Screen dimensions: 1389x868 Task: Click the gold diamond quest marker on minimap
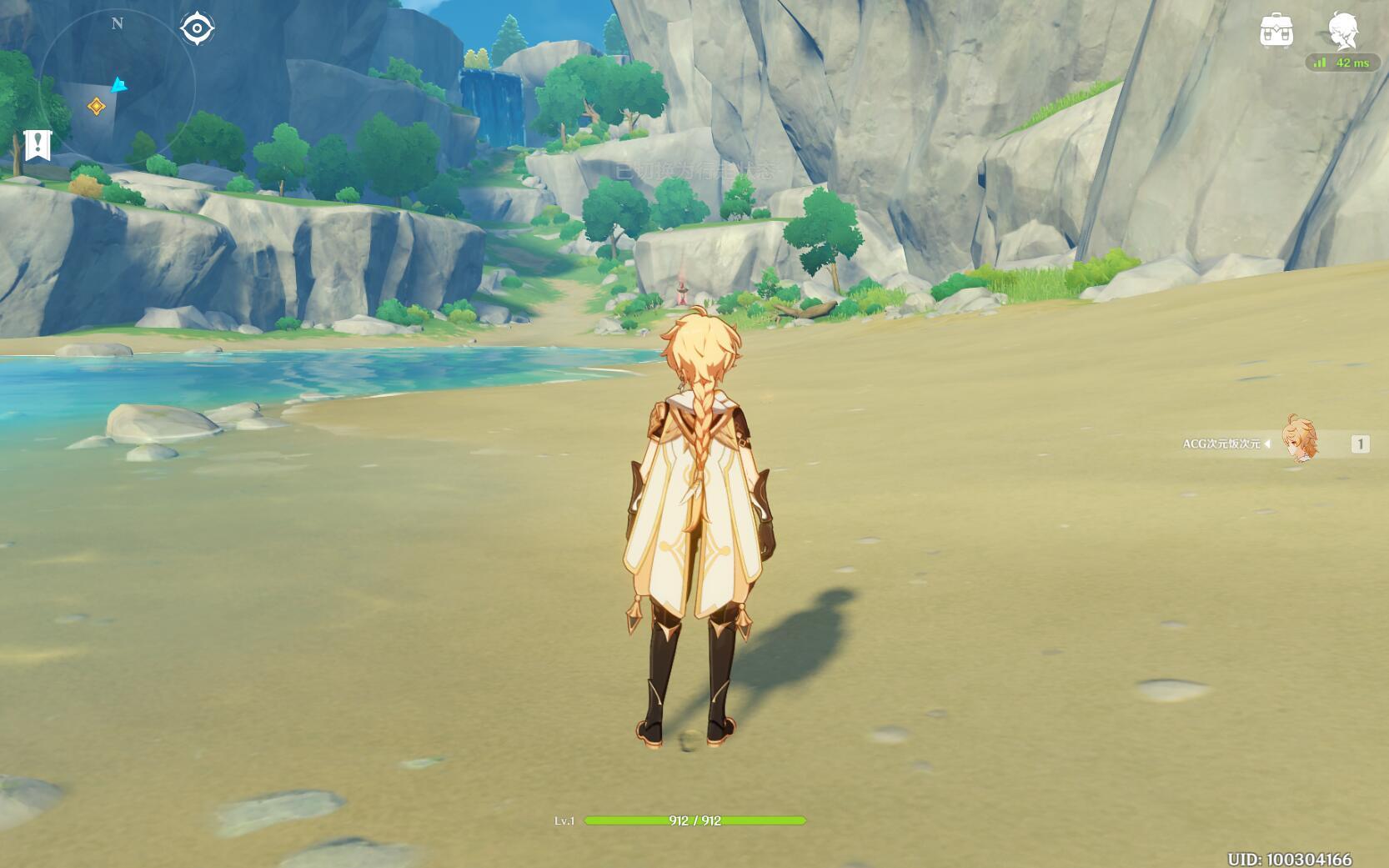[x=97, y=106]
